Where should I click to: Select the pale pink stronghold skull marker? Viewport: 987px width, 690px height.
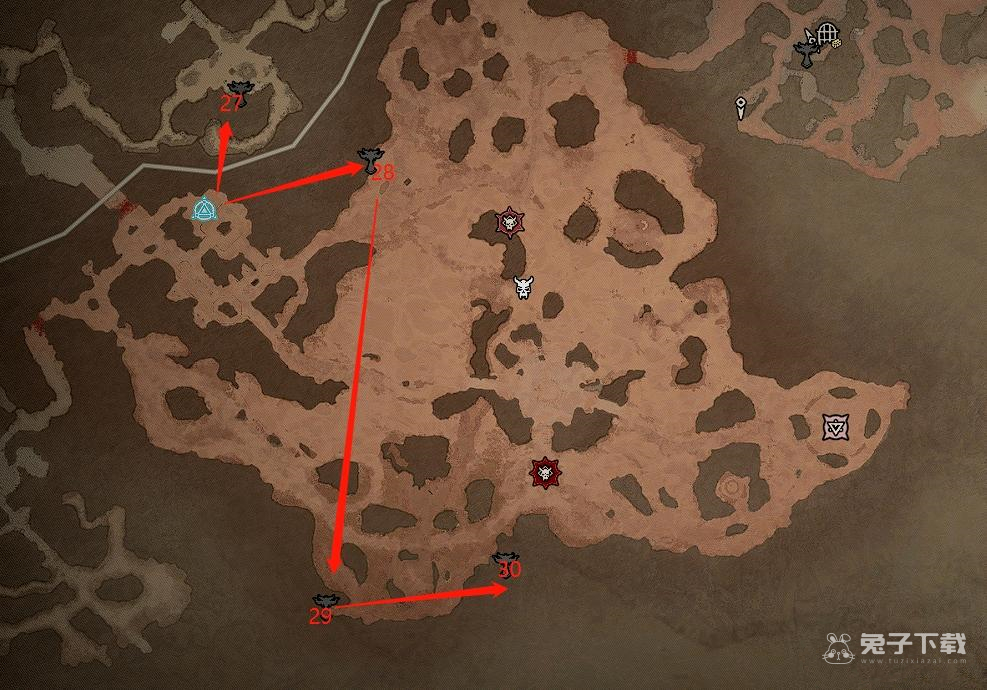coord(511,222)
